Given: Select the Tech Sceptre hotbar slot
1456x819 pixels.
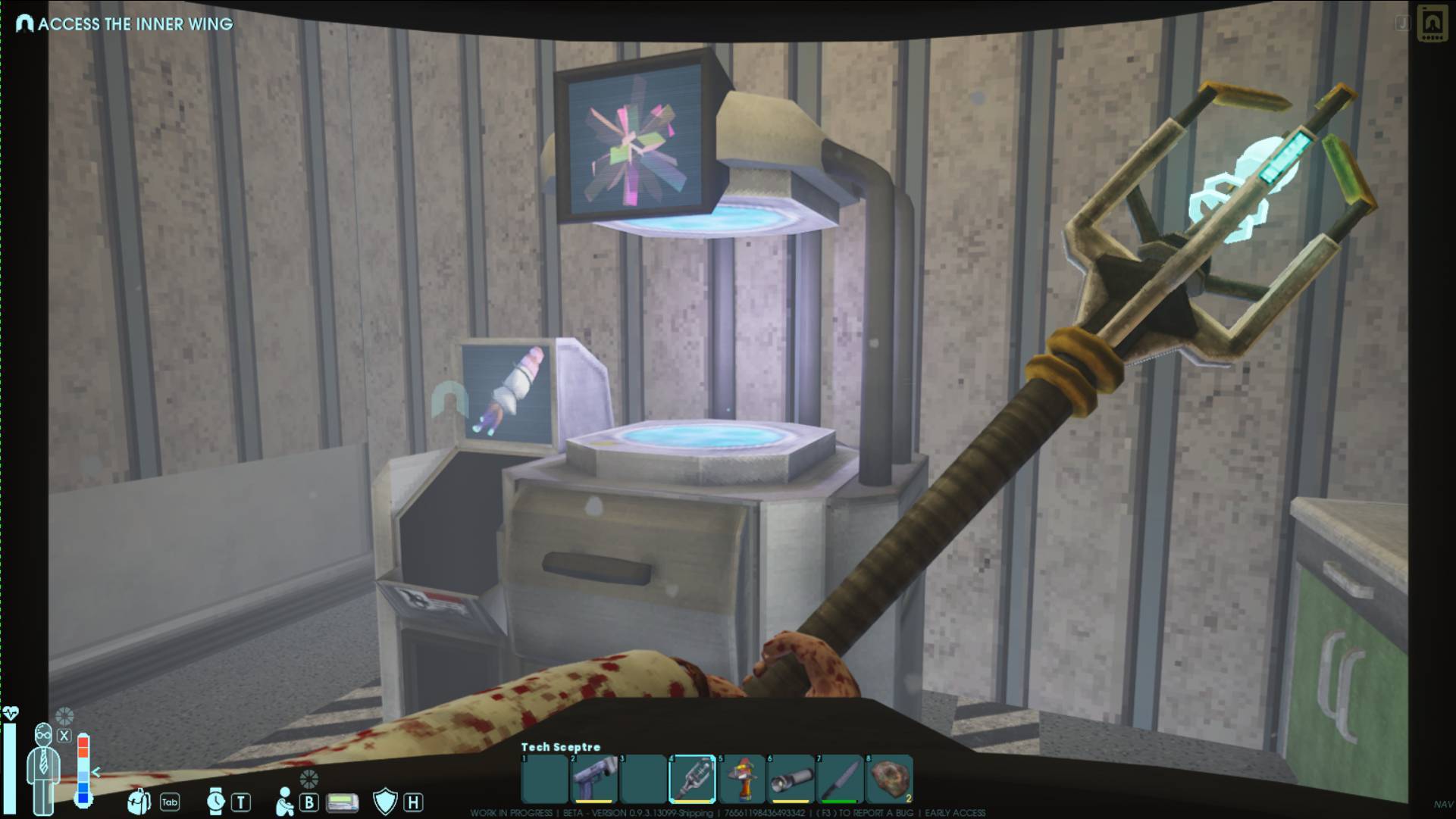Looking at the screenshot, I should click(692, 778).
